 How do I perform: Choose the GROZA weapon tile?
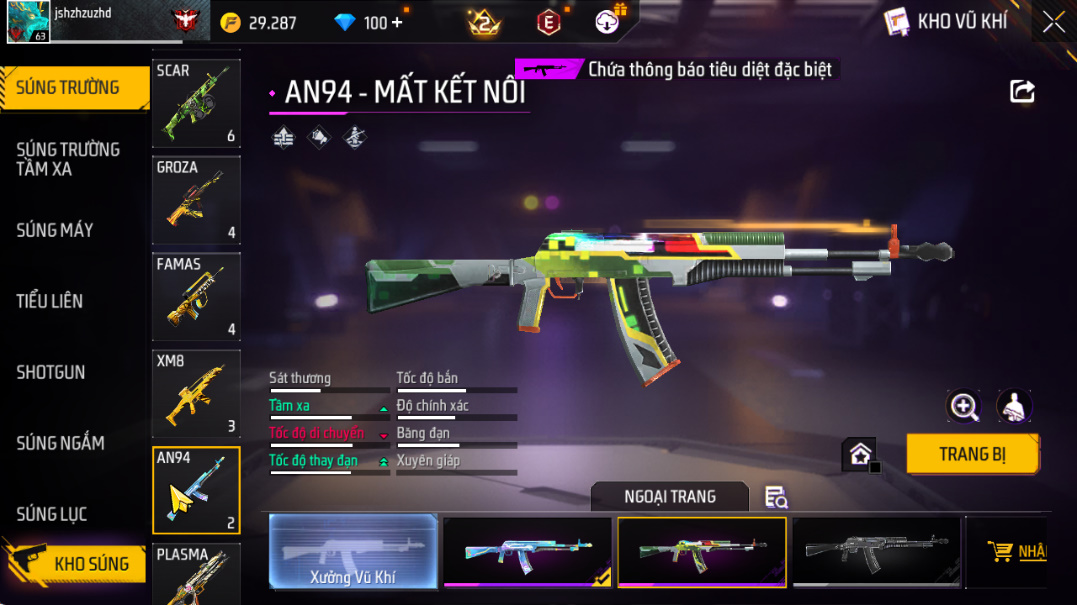pyautogui.click(x=196, y=200)
